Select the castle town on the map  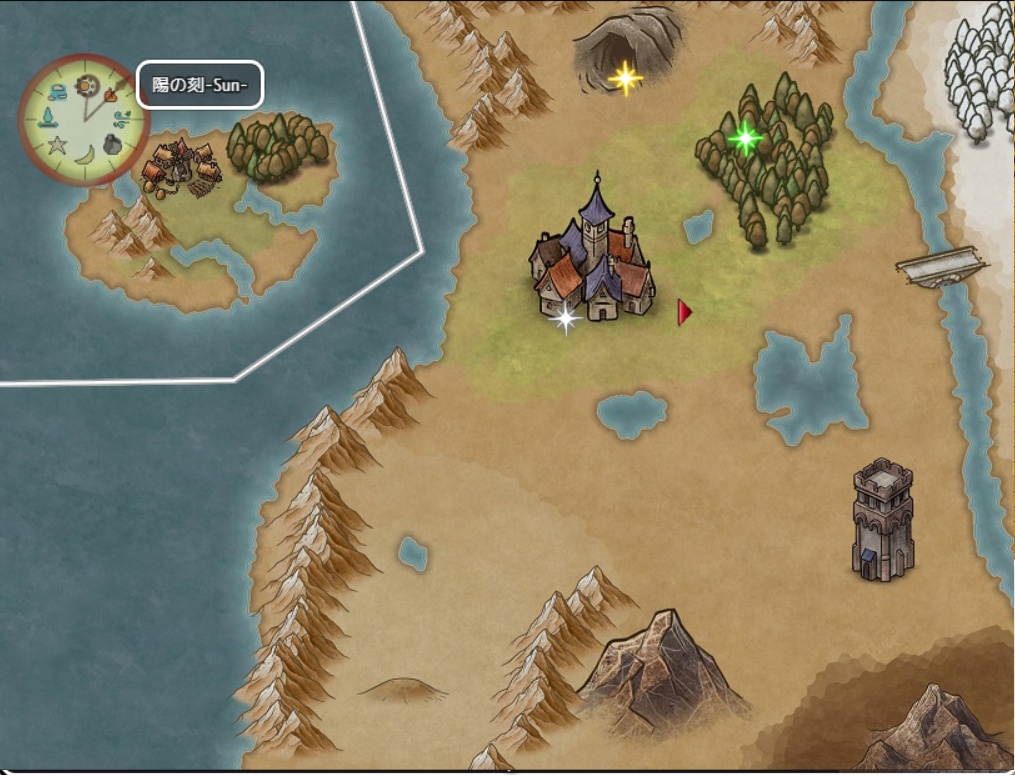coord(594,258)
